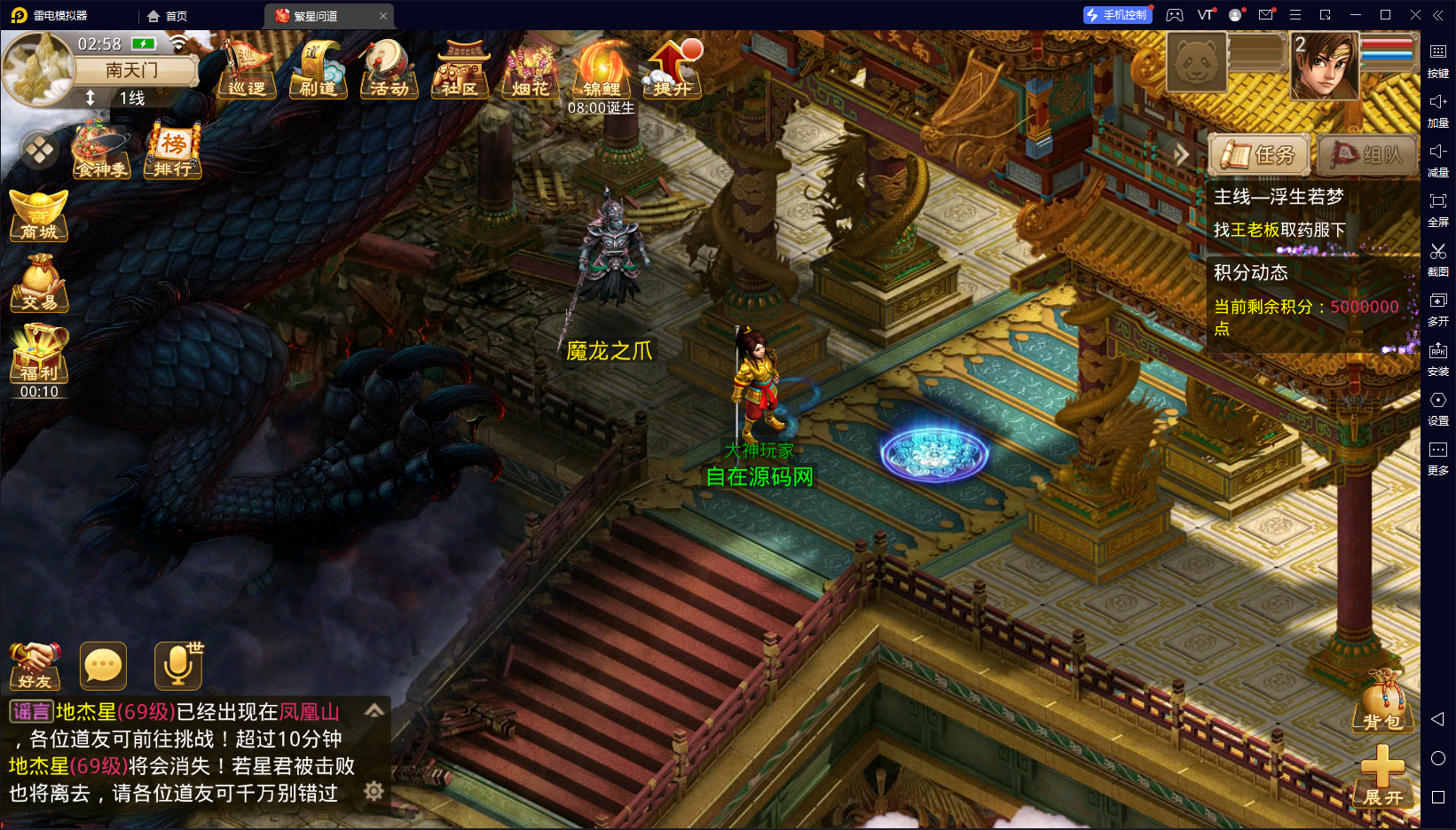Open the 食神季 event icon

[102, 151]
